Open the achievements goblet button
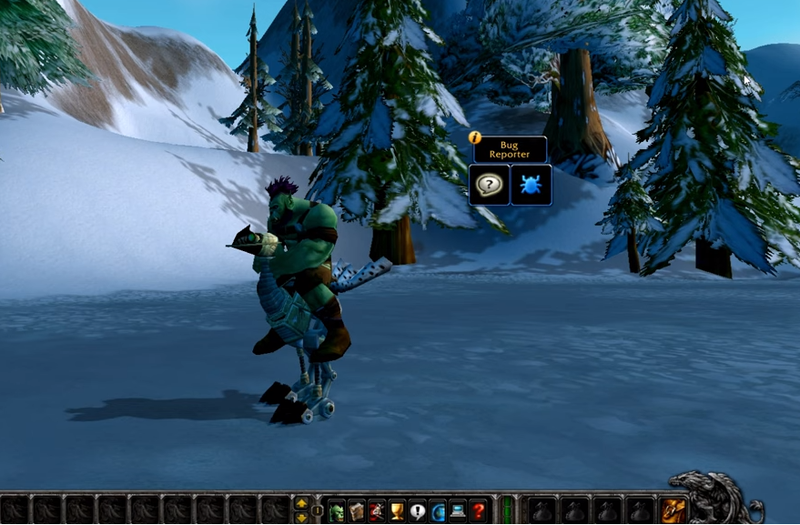800x525 pixels. 397,510
